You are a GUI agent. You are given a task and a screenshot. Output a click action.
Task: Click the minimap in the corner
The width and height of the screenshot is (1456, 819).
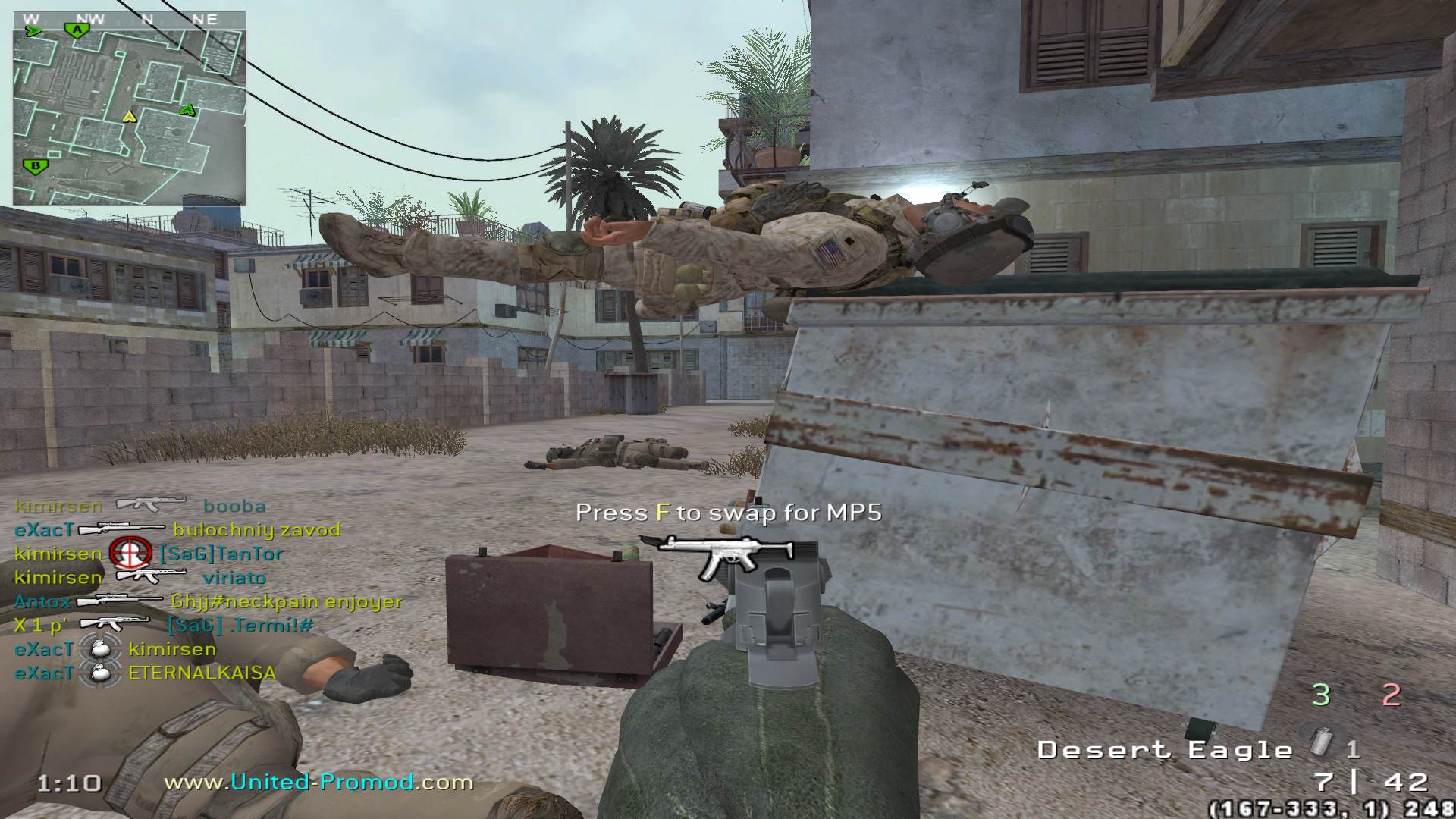[x=129, y=108]
